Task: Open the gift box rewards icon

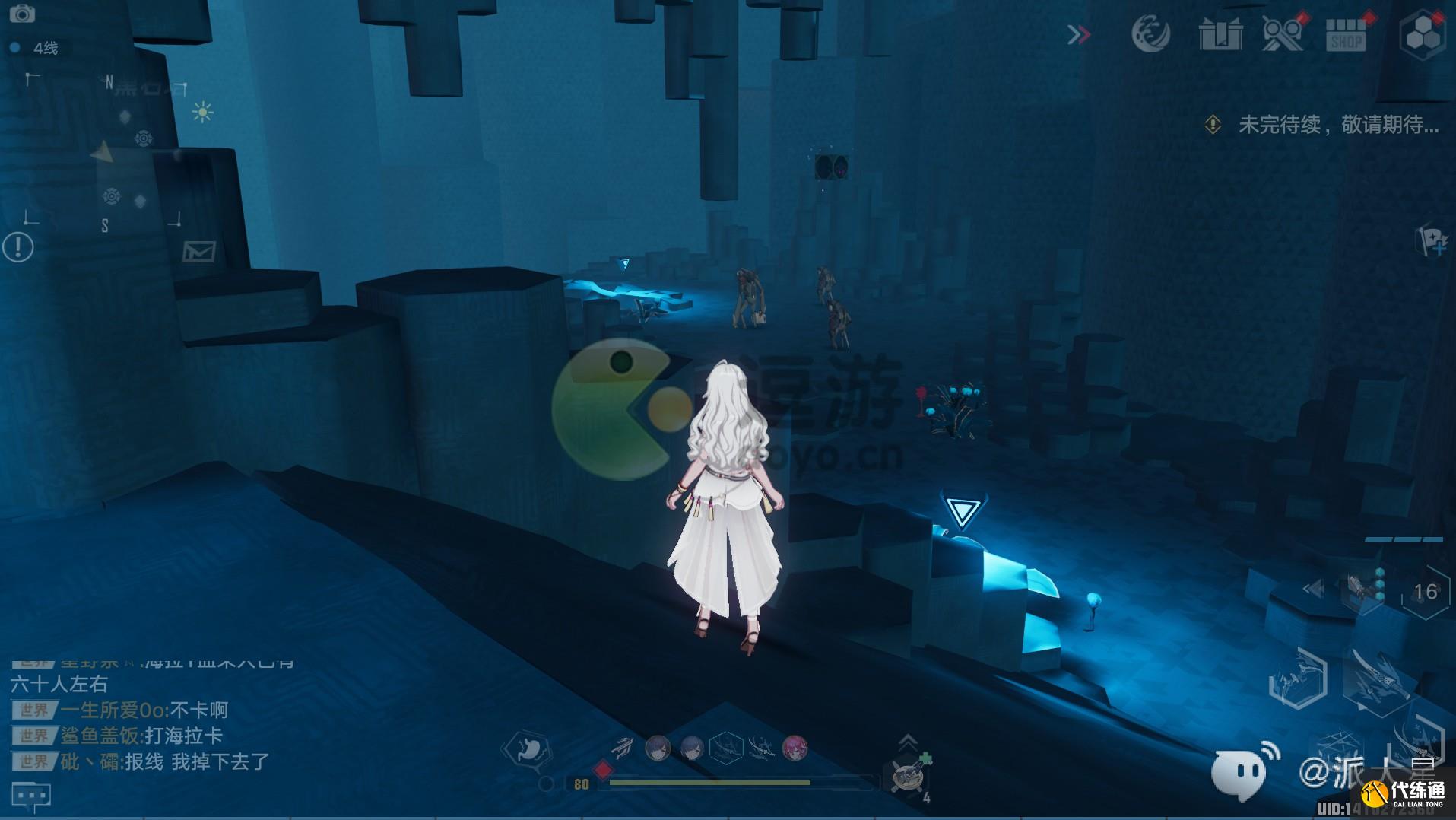Action: 1220,35
